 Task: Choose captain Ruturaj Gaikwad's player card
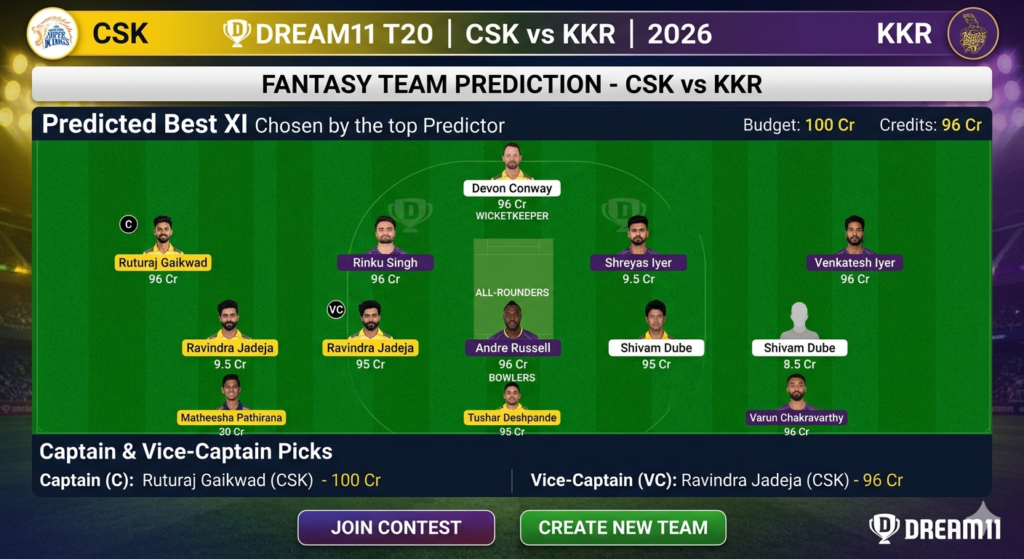click(163, 262)
